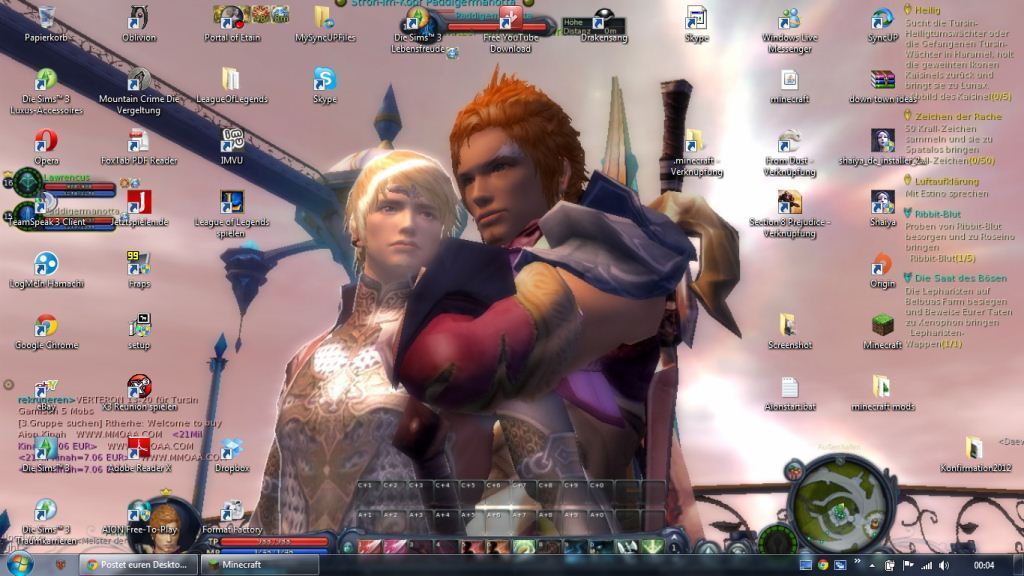
Task: Show the Luftaufklärung quest details
Action: (946, 181)
